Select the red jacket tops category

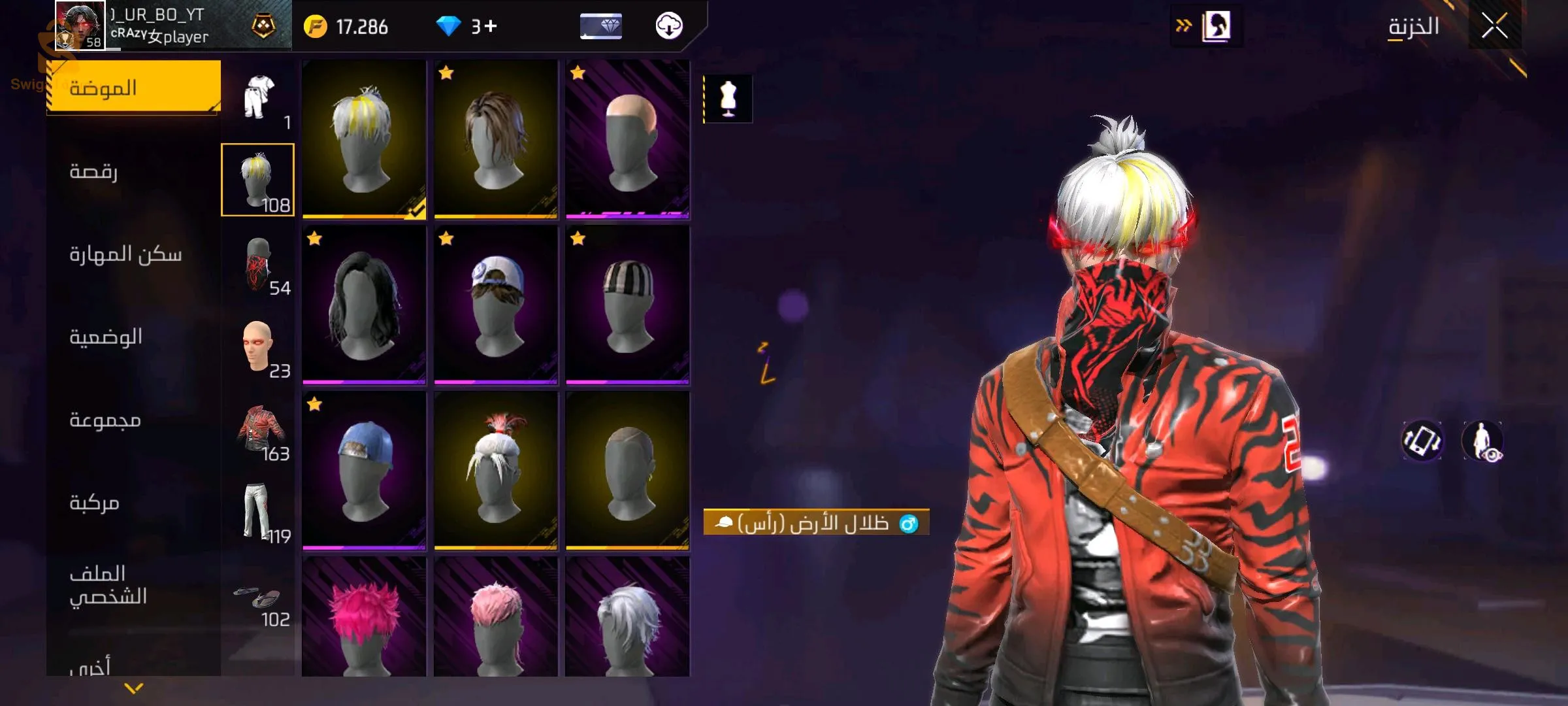coord(259,429)
